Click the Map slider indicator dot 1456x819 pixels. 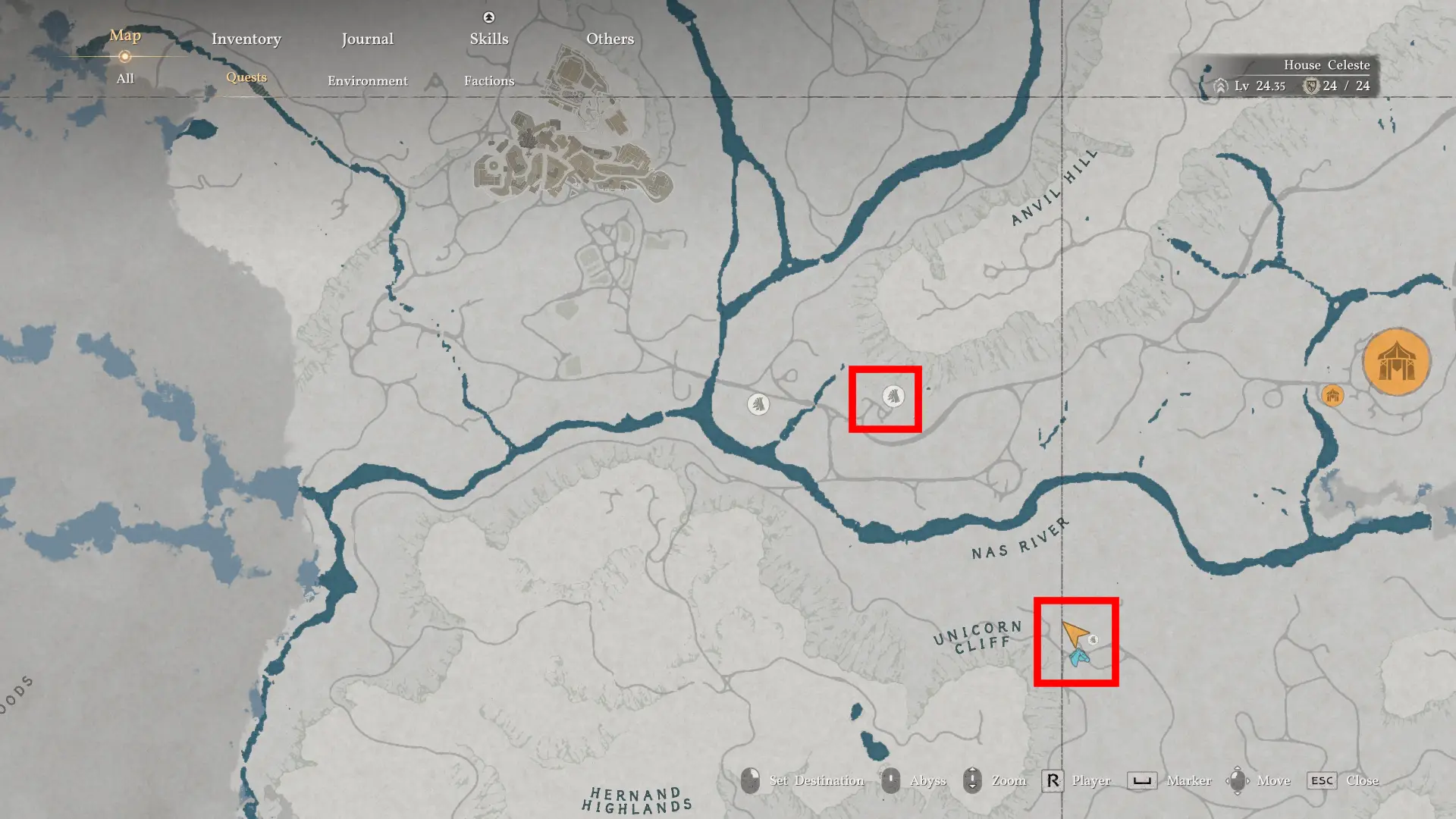pyautogui.click(x=124, y=56)
